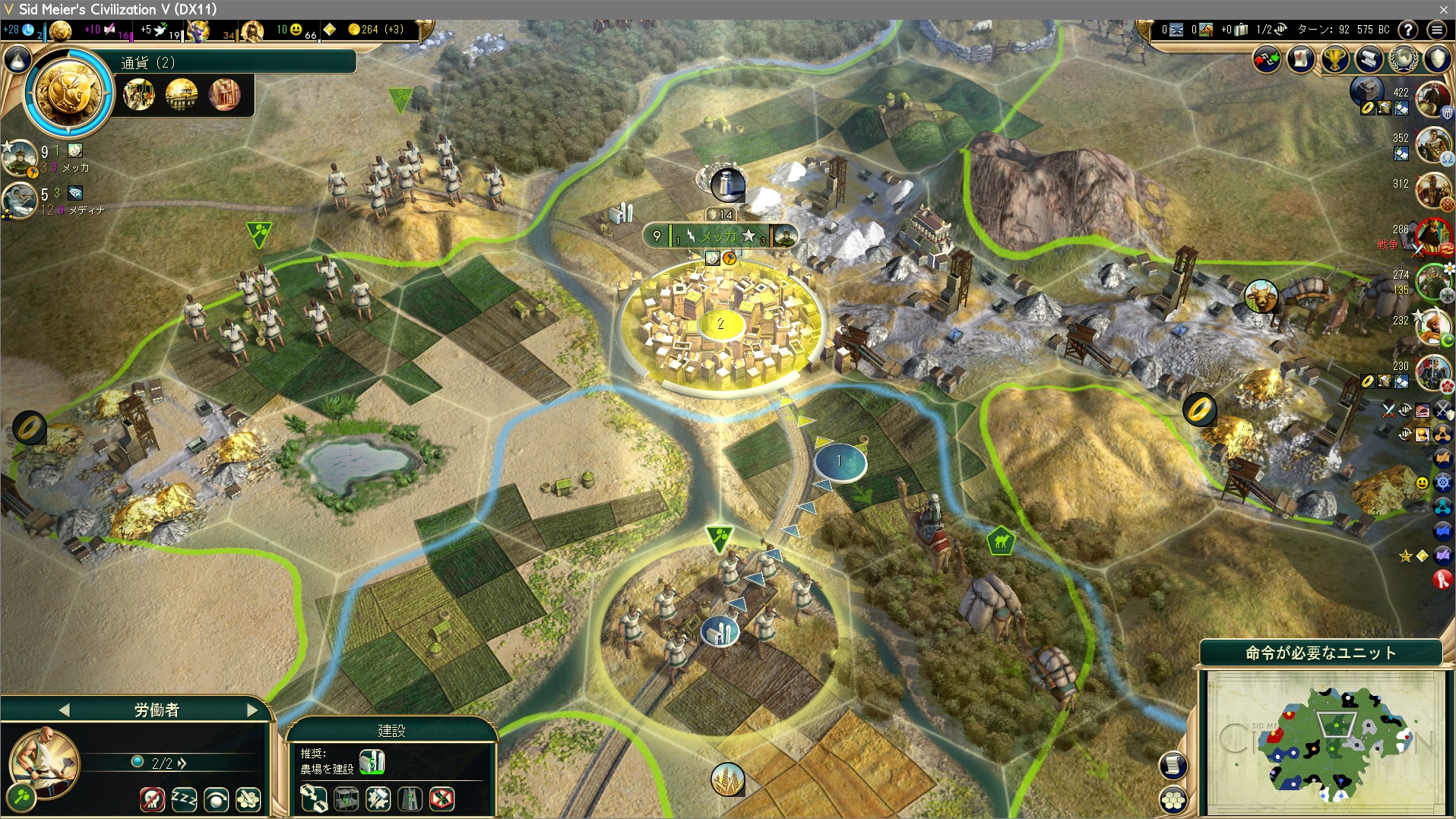Select the メッカ city banner
The height and width of the screenshot is (819, 1456).
pos(719,236)
